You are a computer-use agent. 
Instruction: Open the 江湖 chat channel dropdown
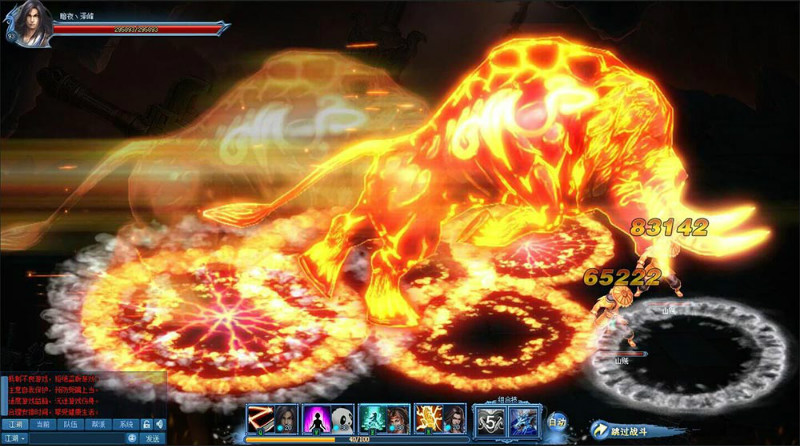(16, 438)
